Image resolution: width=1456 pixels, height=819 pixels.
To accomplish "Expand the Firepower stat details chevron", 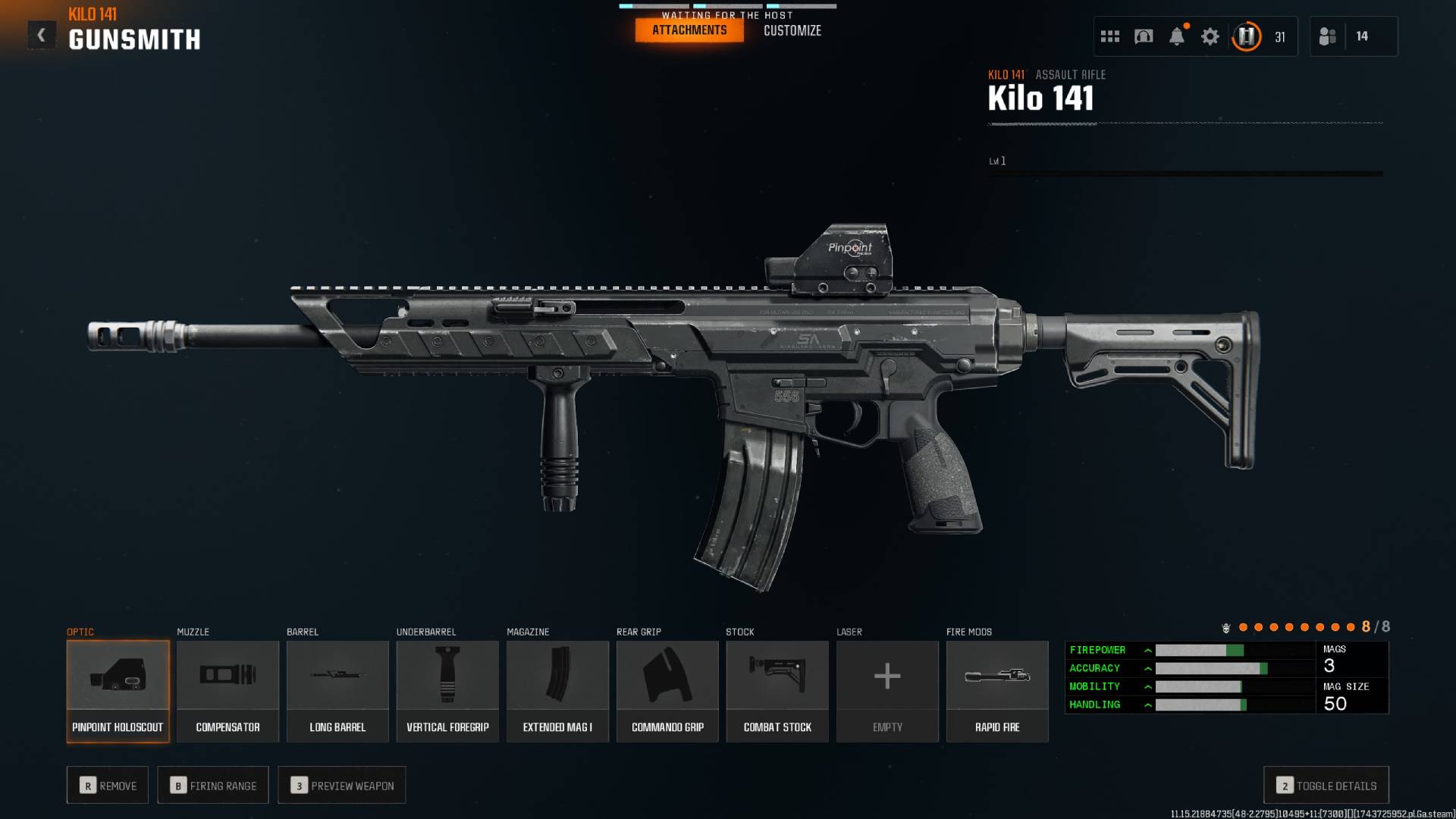I will click(1149, 650).
